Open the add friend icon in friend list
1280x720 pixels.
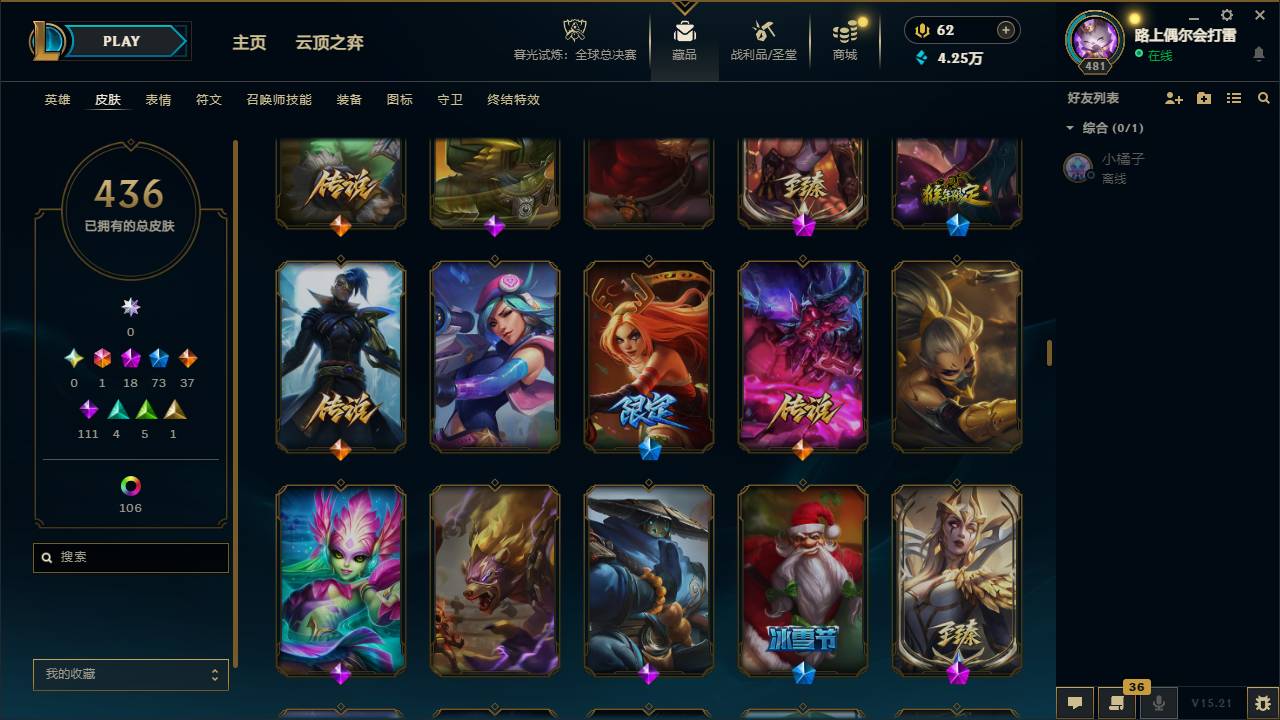pos(1172,97)
